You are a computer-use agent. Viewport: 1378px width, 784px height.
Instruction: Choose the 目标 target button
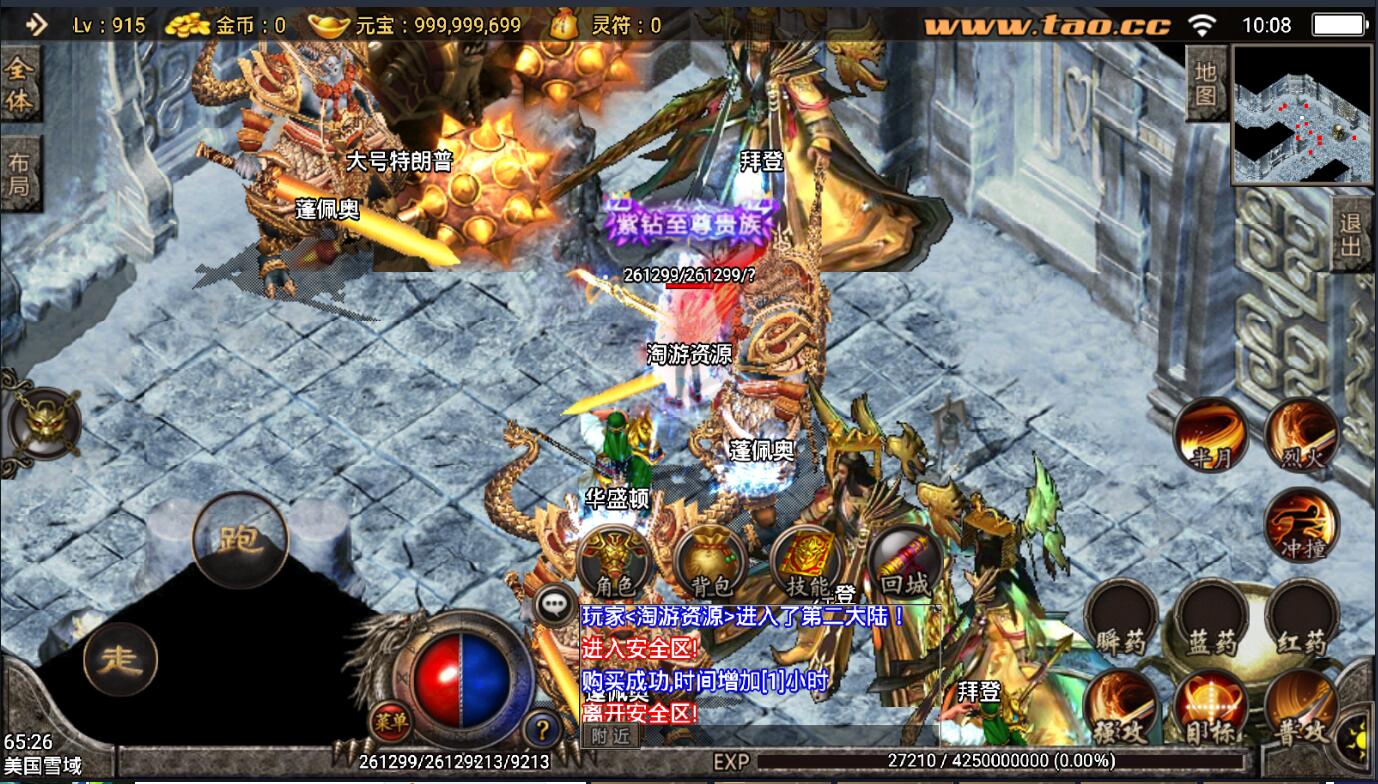1211,706
